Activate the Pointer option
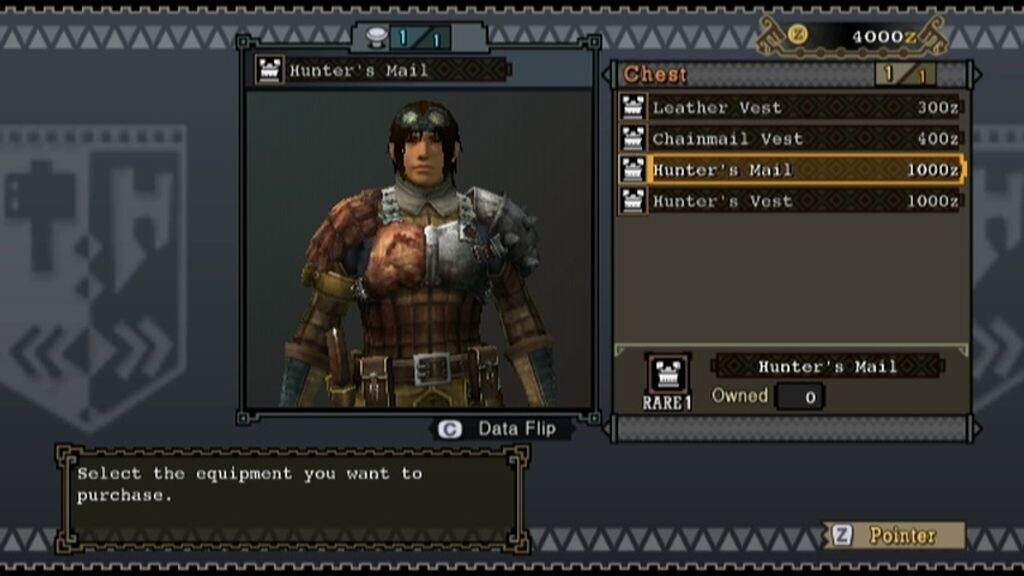The width and height of the screenshot is (1024, 576). pyautogui.click(x=893, y=535)
